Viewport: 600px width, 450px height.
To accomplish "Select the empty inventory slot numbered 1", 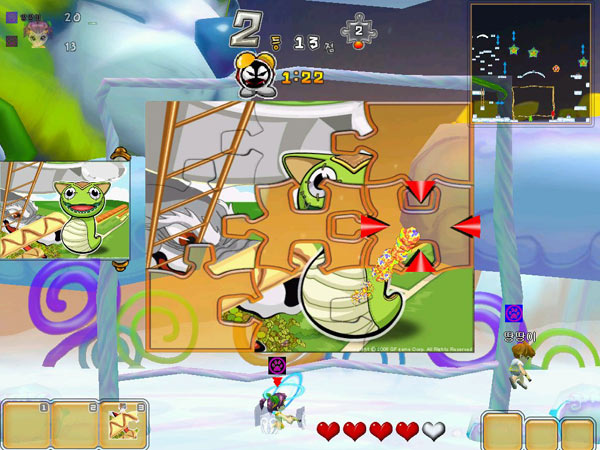I will pyautogui.click(x=26, y=425).
